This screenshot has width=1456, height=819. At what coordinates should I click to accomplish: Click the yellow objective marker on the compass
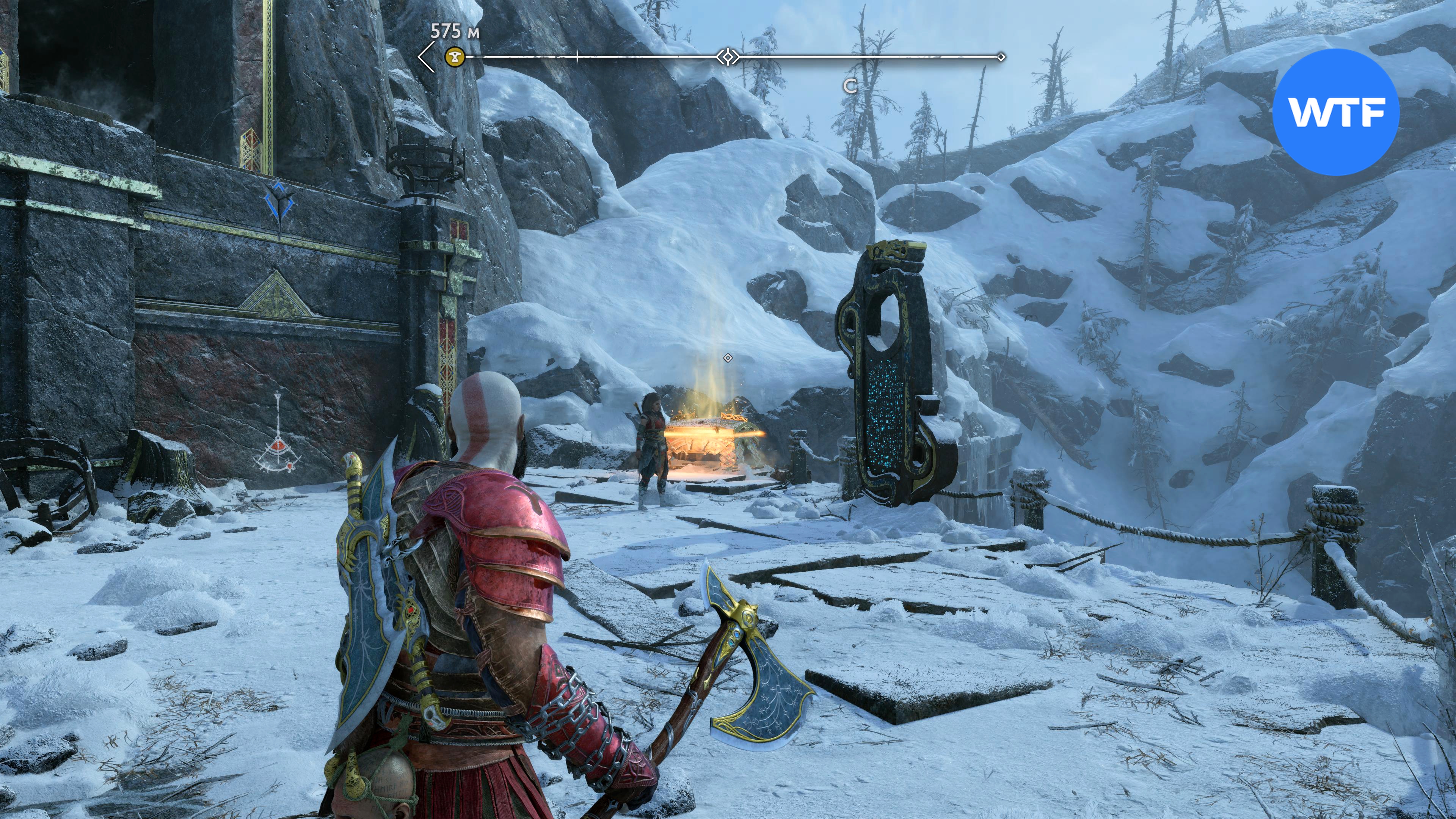[x=455, y=56]
